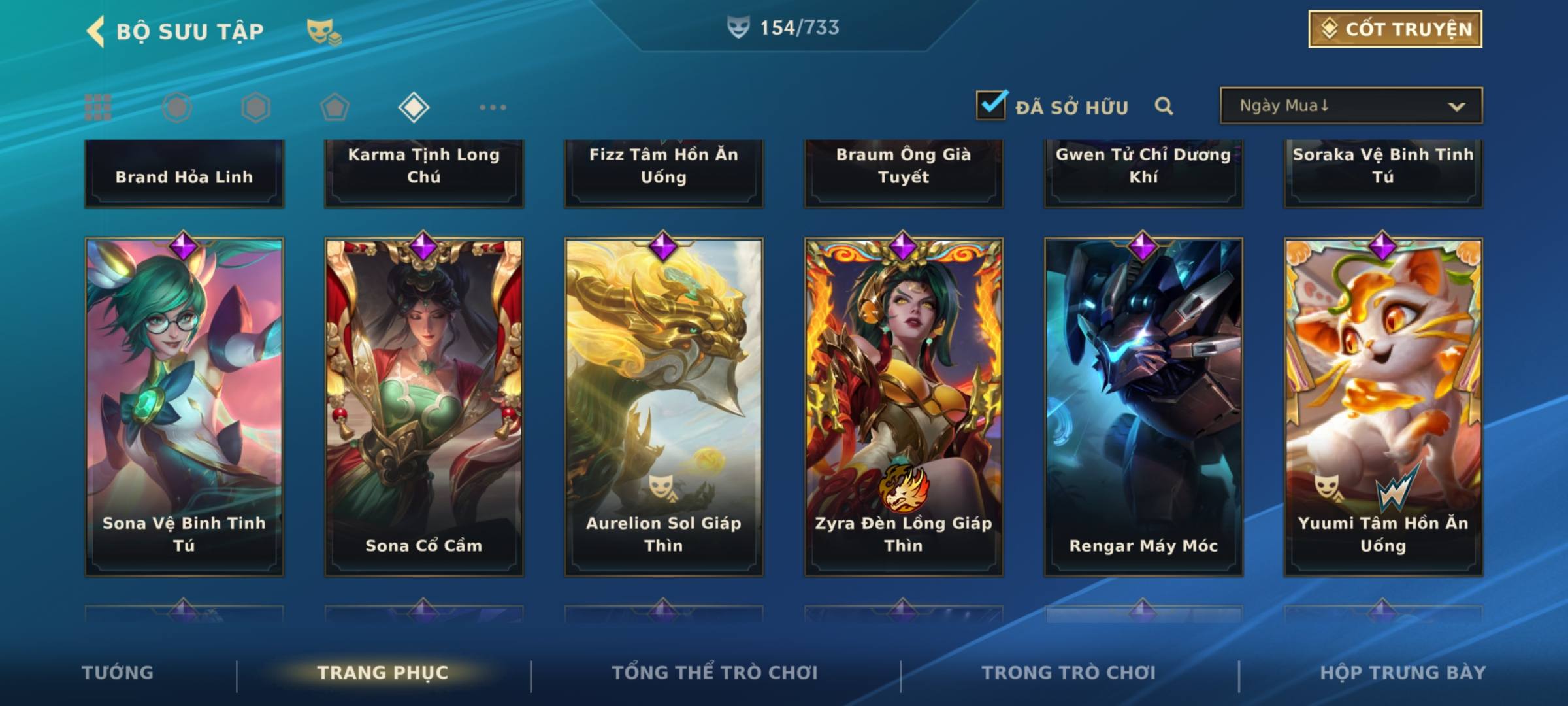
Task: Pick Yuumi Tâm Hồn Ăn Uống skin
Action: pyautogui.click(x=1383, y=406)
